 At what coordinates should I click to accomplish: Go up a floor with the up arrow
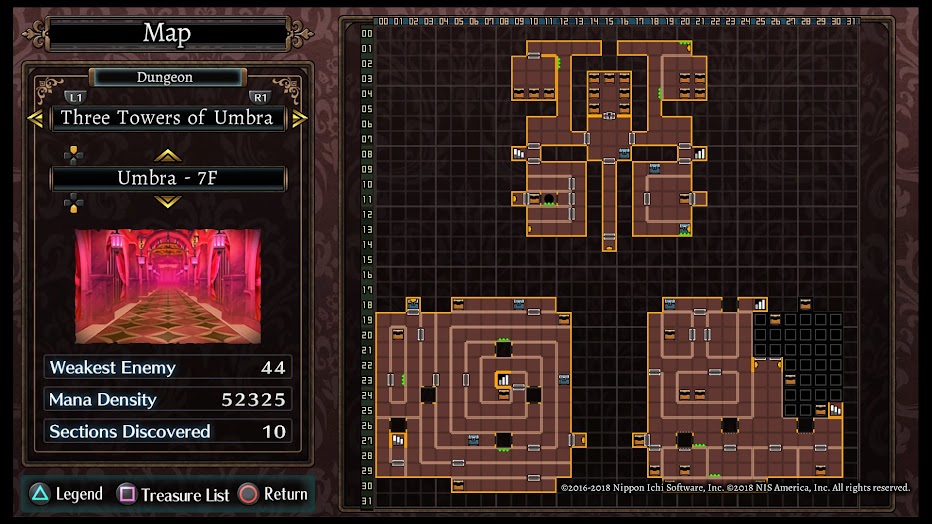tap(167, 155)
